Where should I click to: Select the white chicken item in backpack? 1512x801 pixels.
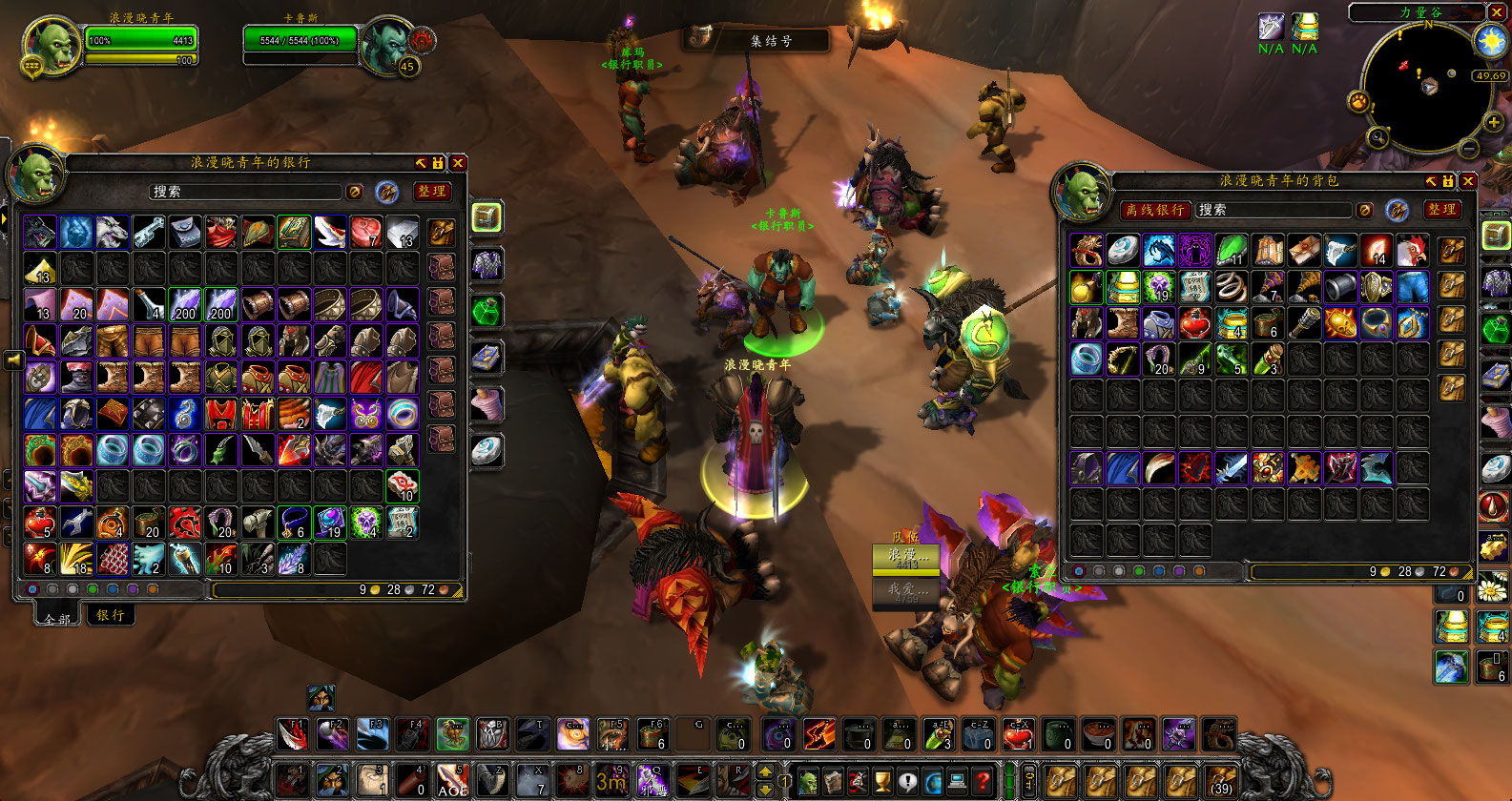tap(1413, 251)
